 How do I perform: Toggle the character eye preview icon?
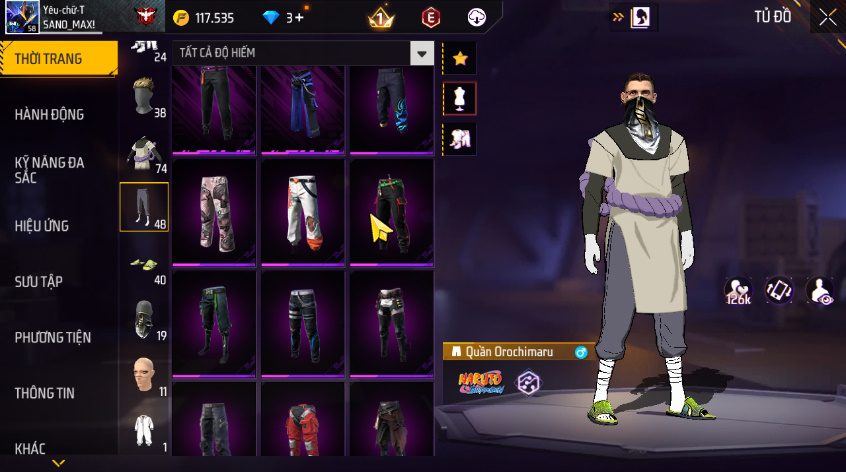[x=820, y=290]
